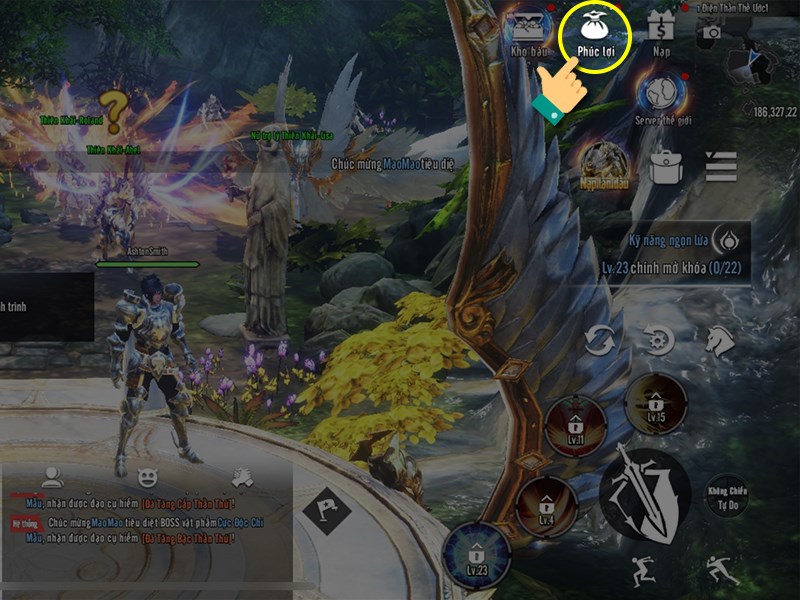Open the flag icon beside the chat
Viewport: 800px width, 600px height.
click(x=328, y=512)
